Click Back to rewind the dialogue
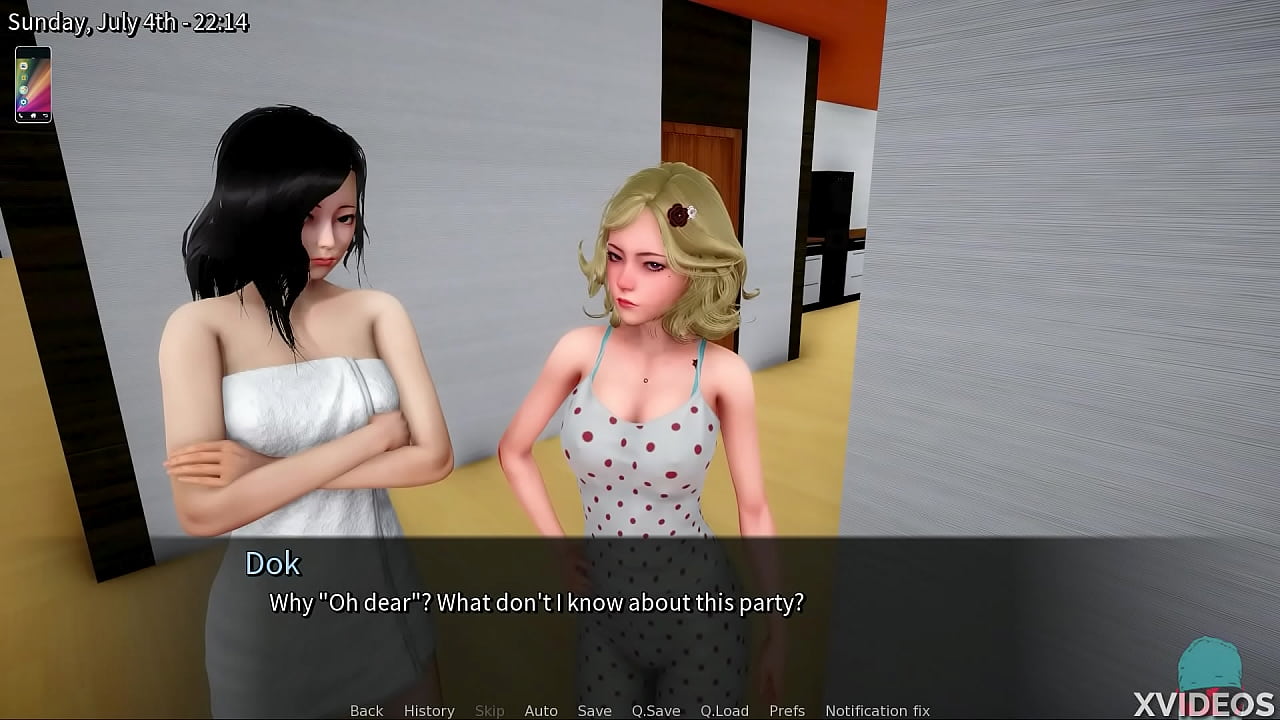This screenshot has height=720, width=1280. pyautogui.click(x=366, y=710)
